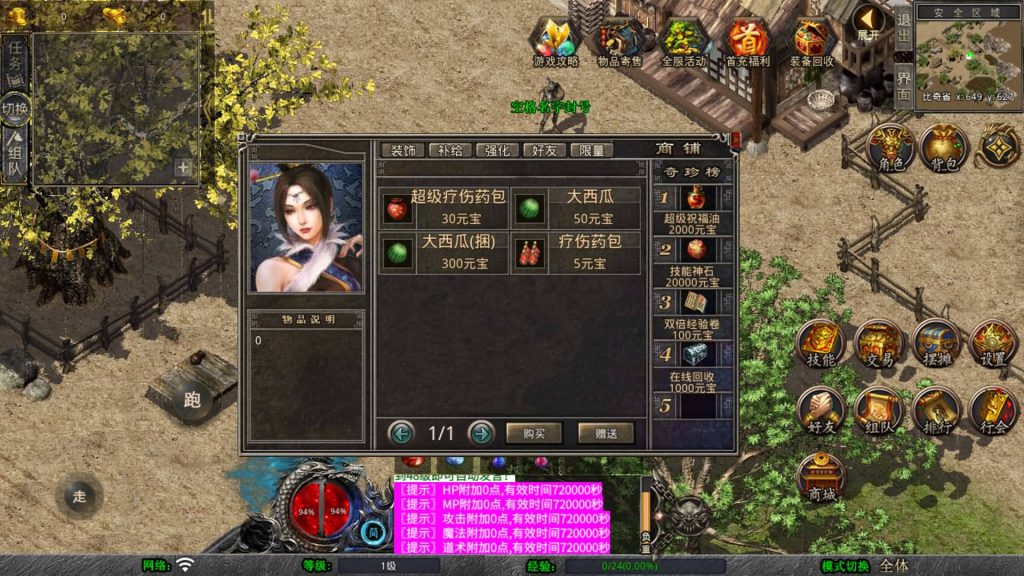Pick the 疗伤药包 for 5元宝
Screen dimensions: 1024x576
coord(577,253)
